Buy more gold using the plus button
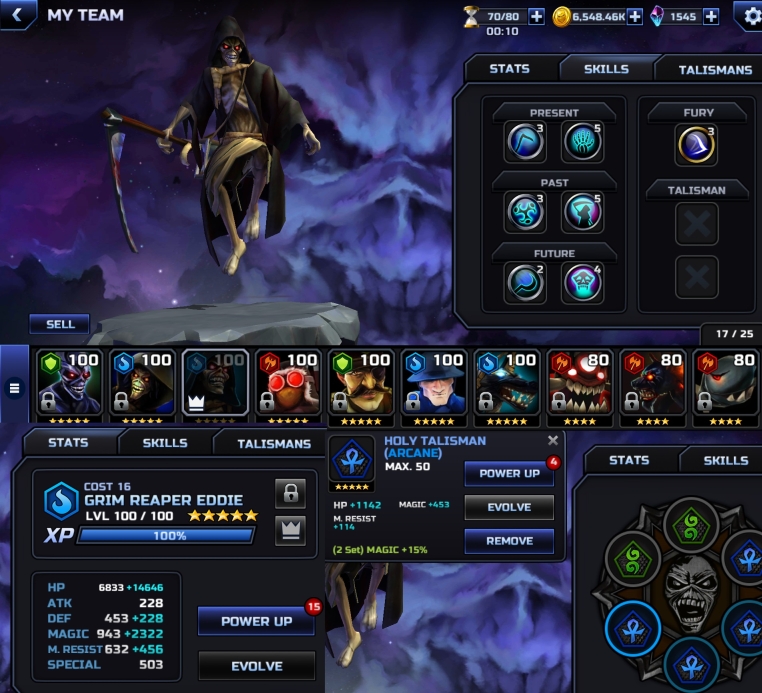The image size is (762, 693). point(634,16)
